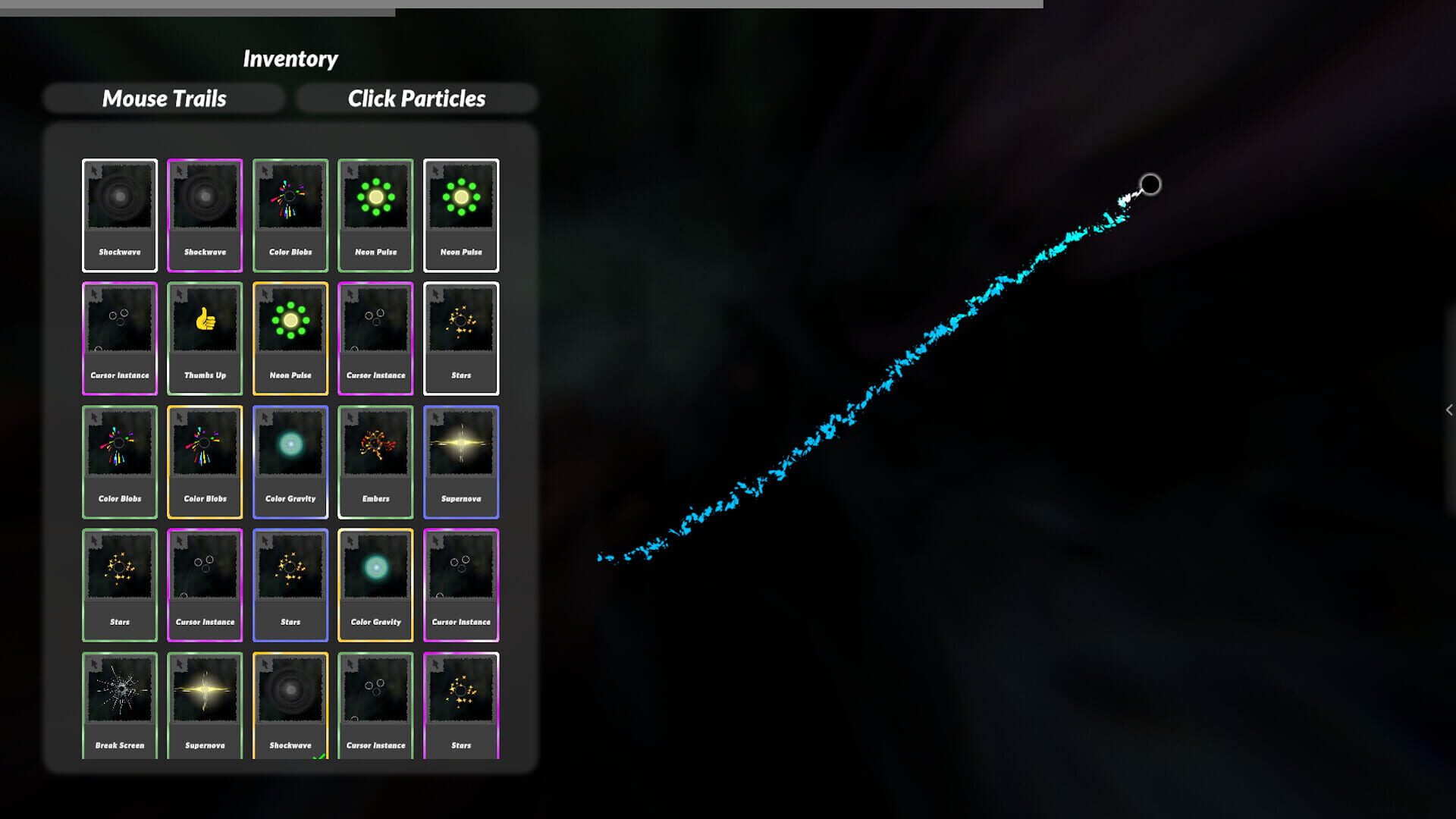Select the Color Gravity card in the third row
Image resolution: width=1456 pixels, height=819 pixels.
pyautogui.click(x=290, y=461)
